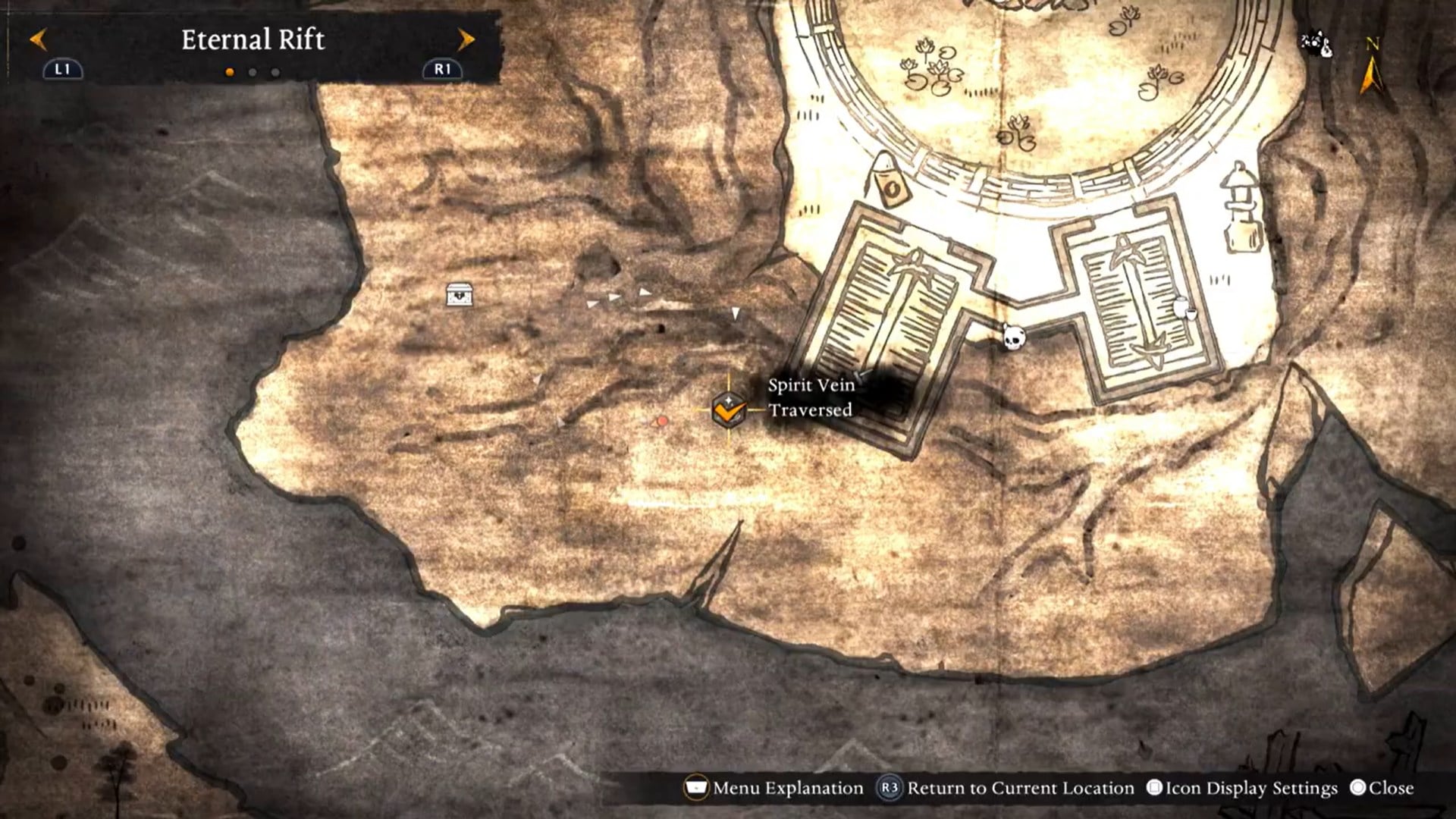The height and width of the screenshot is (819, 1456).
Task: Select the Spirit Vein Traversed marker
Action: pos(729,410)
